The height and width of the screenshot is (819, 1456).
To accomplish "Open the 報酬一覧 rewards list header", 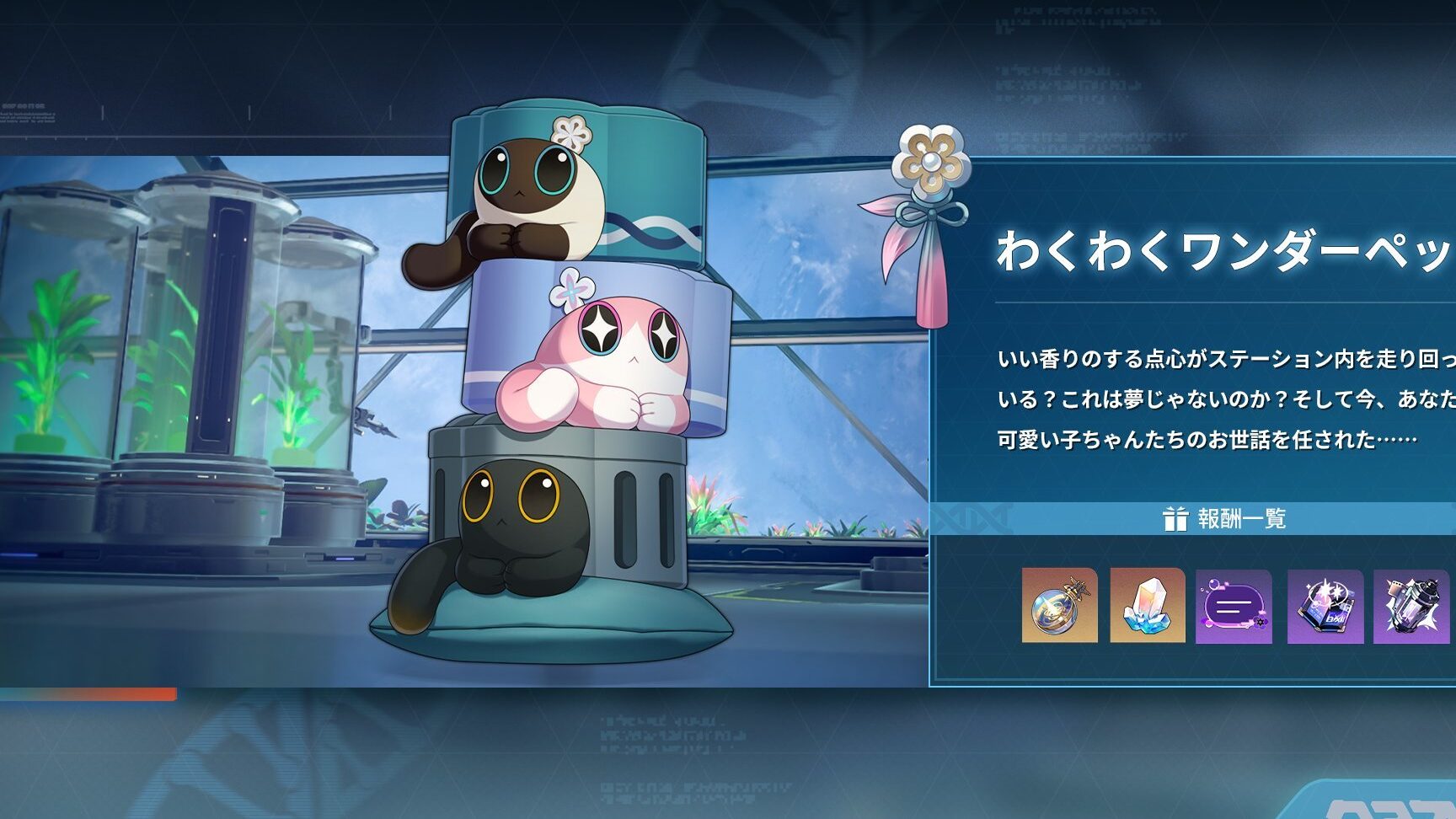I will tap(1224, 518).
